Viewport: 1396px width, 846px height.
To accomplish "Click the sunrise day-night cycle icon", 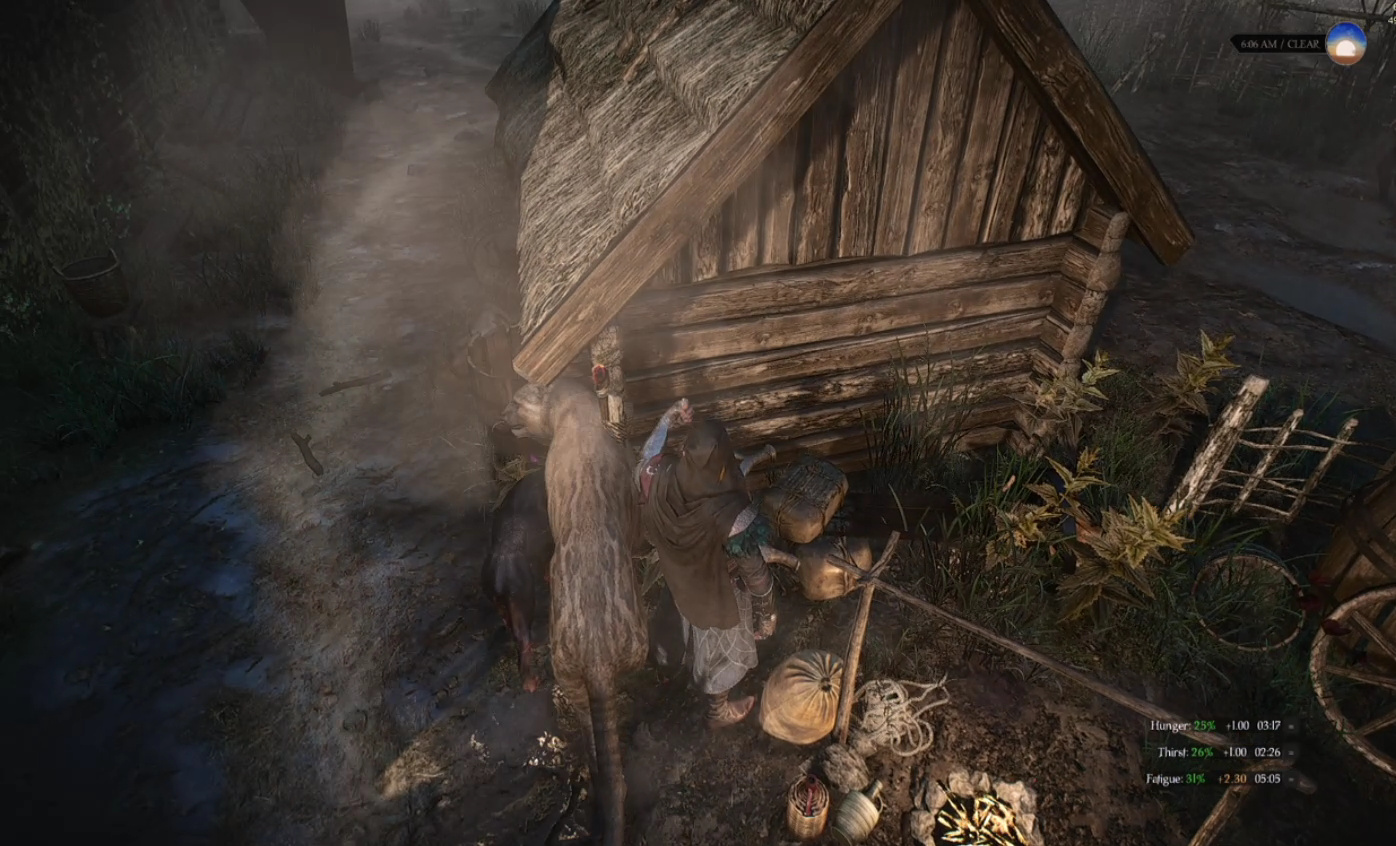I will pyautogui.click(x=1345, y=44).
